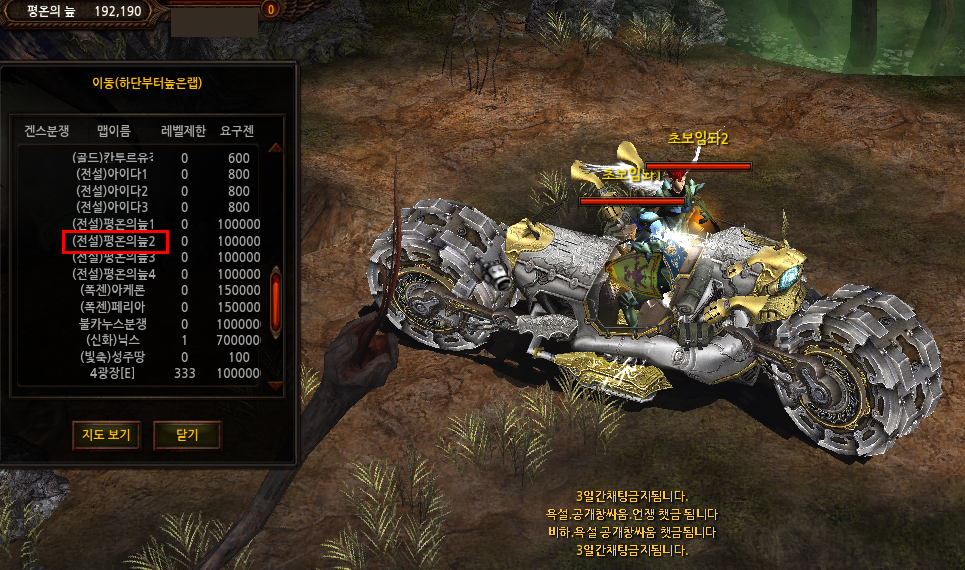965x570 pixels.
Task: Choose the 불카누스분쟁 map entry
Action: pyautogui.click(x=114, y=324)
